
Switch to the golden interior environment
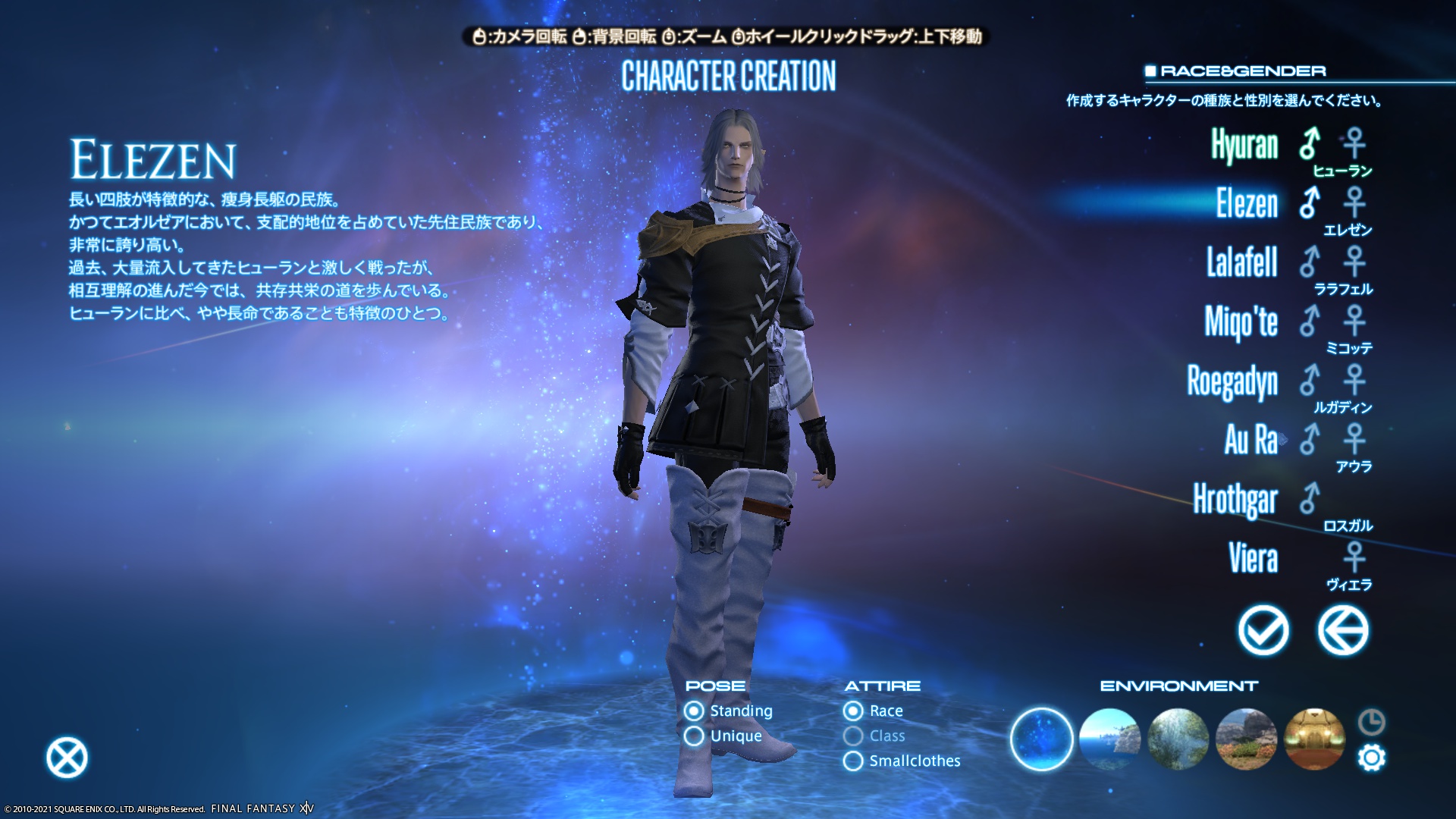[1314, 739]
